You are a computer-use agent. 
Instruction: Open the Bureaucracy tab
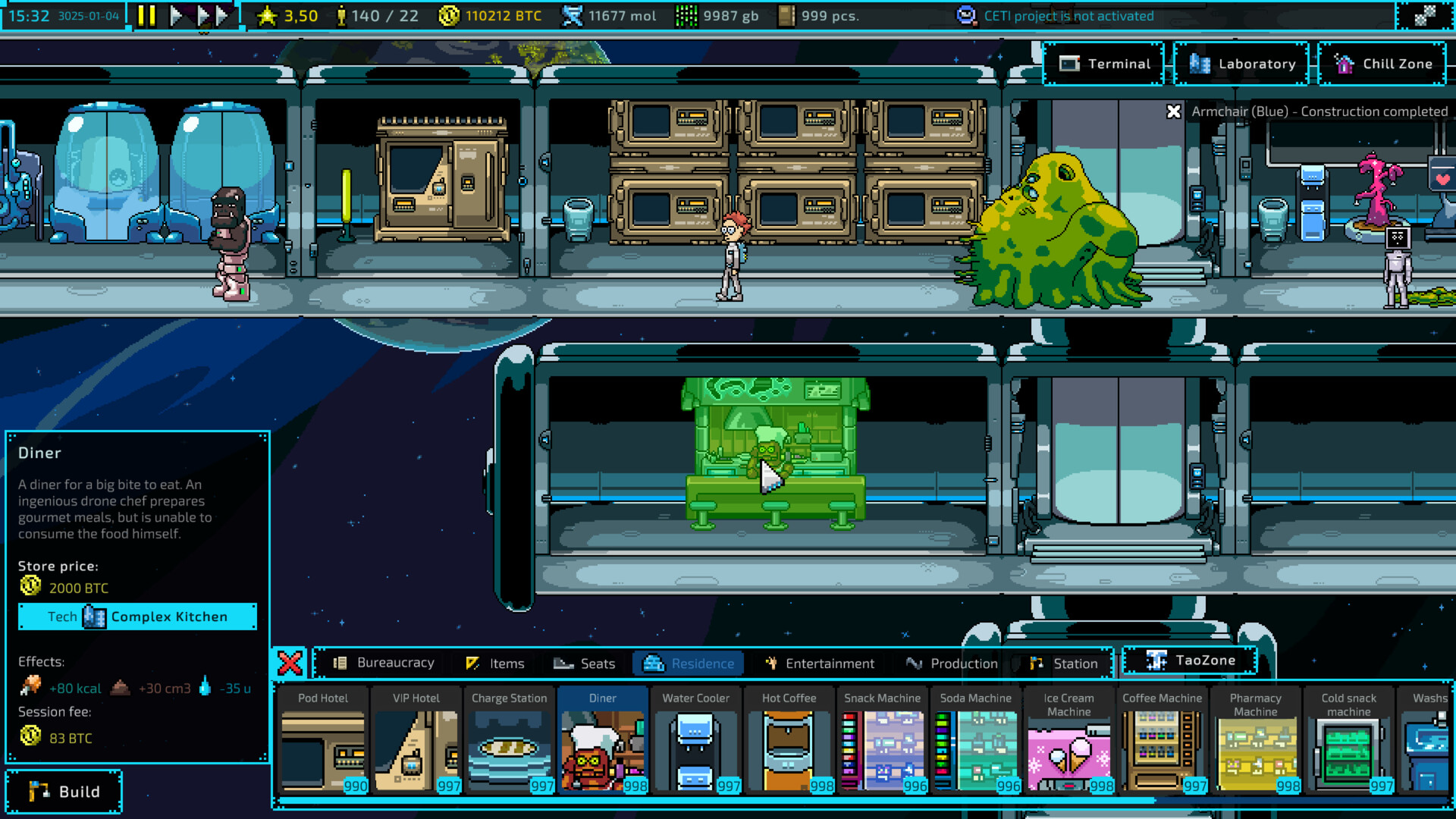tap(386, 663)
